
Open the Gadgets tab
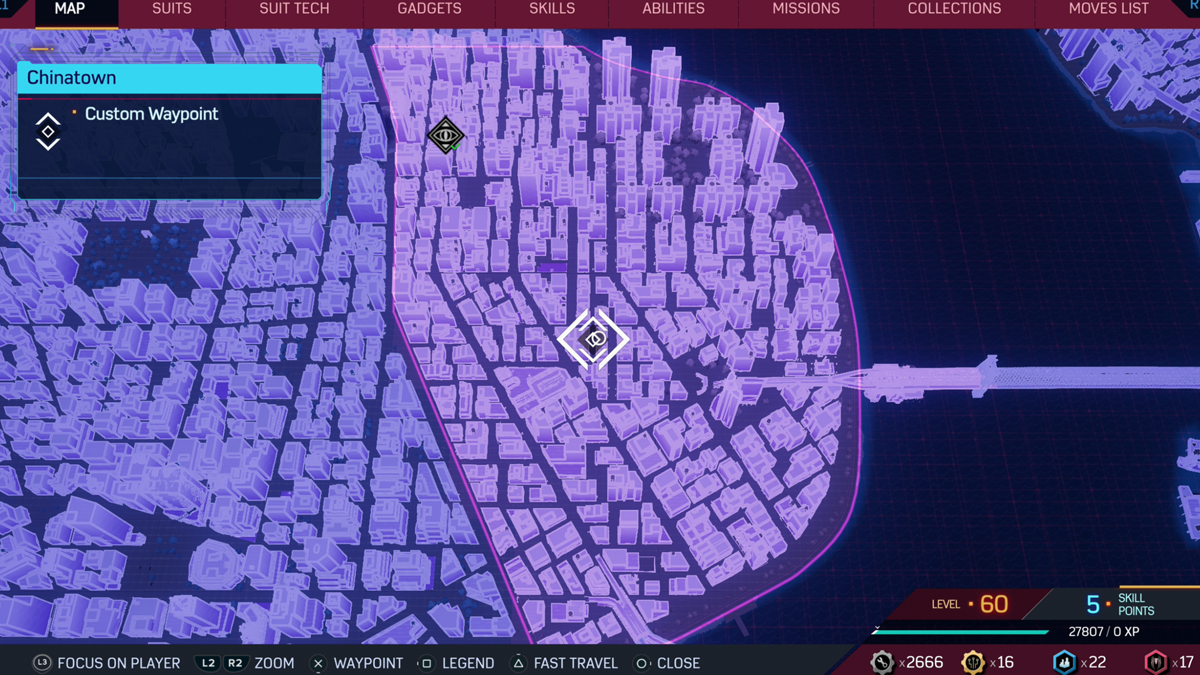[429, 9]
